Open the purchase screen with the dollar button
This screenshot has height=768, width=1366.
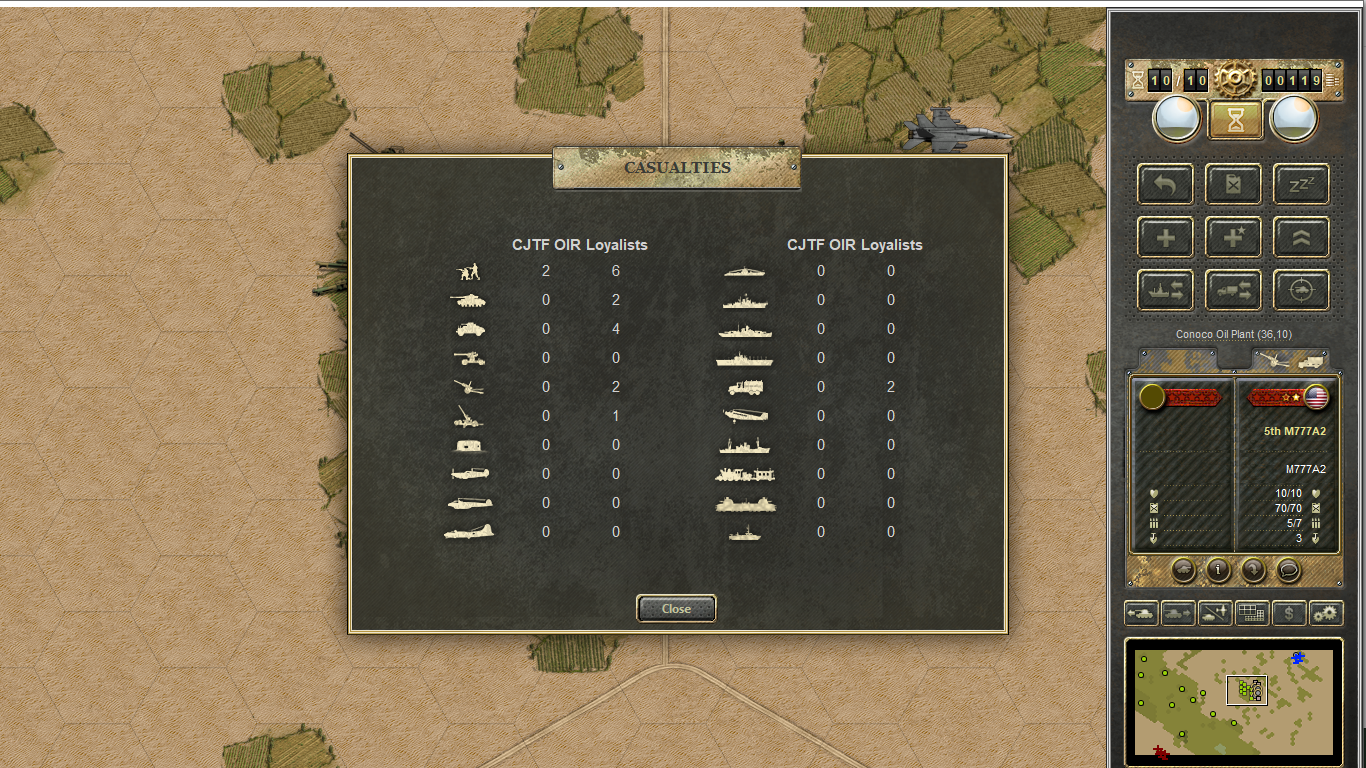tap(1289, 613)
